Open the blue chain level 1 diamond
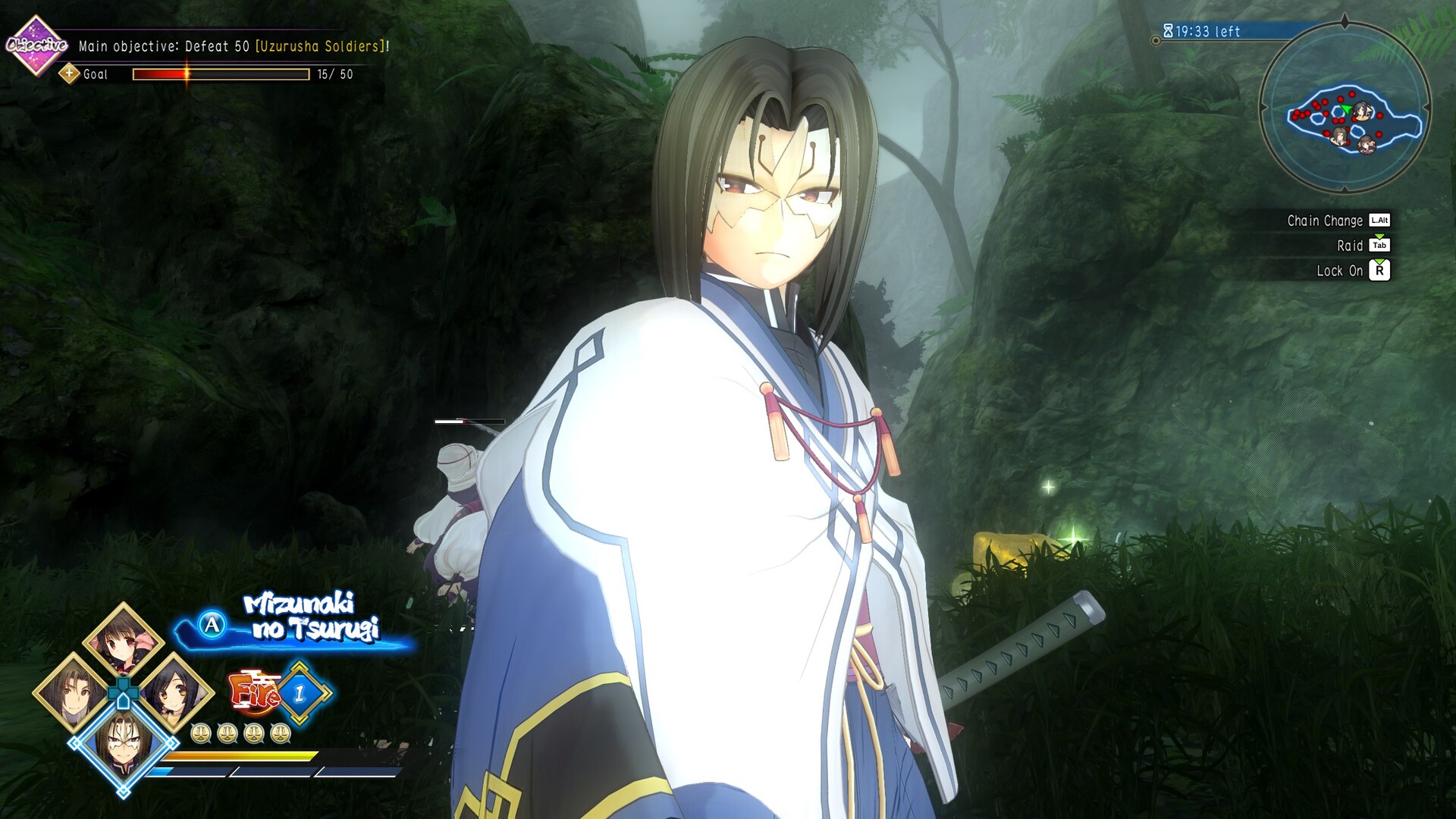 [x=298, y=692]
